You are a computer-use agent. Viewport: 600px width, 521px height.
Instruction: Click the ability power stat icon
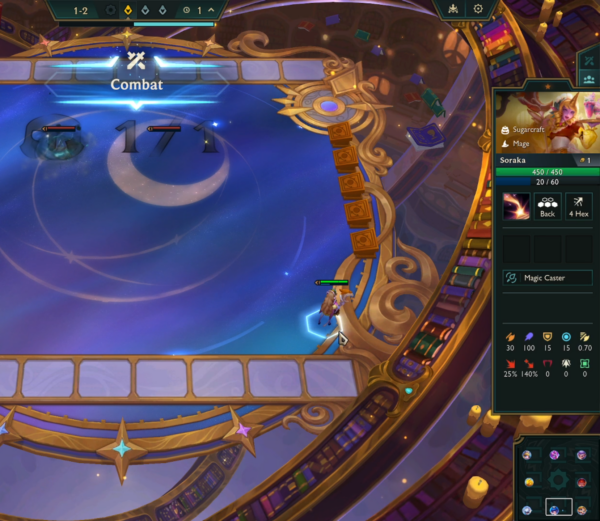point(528,336)
